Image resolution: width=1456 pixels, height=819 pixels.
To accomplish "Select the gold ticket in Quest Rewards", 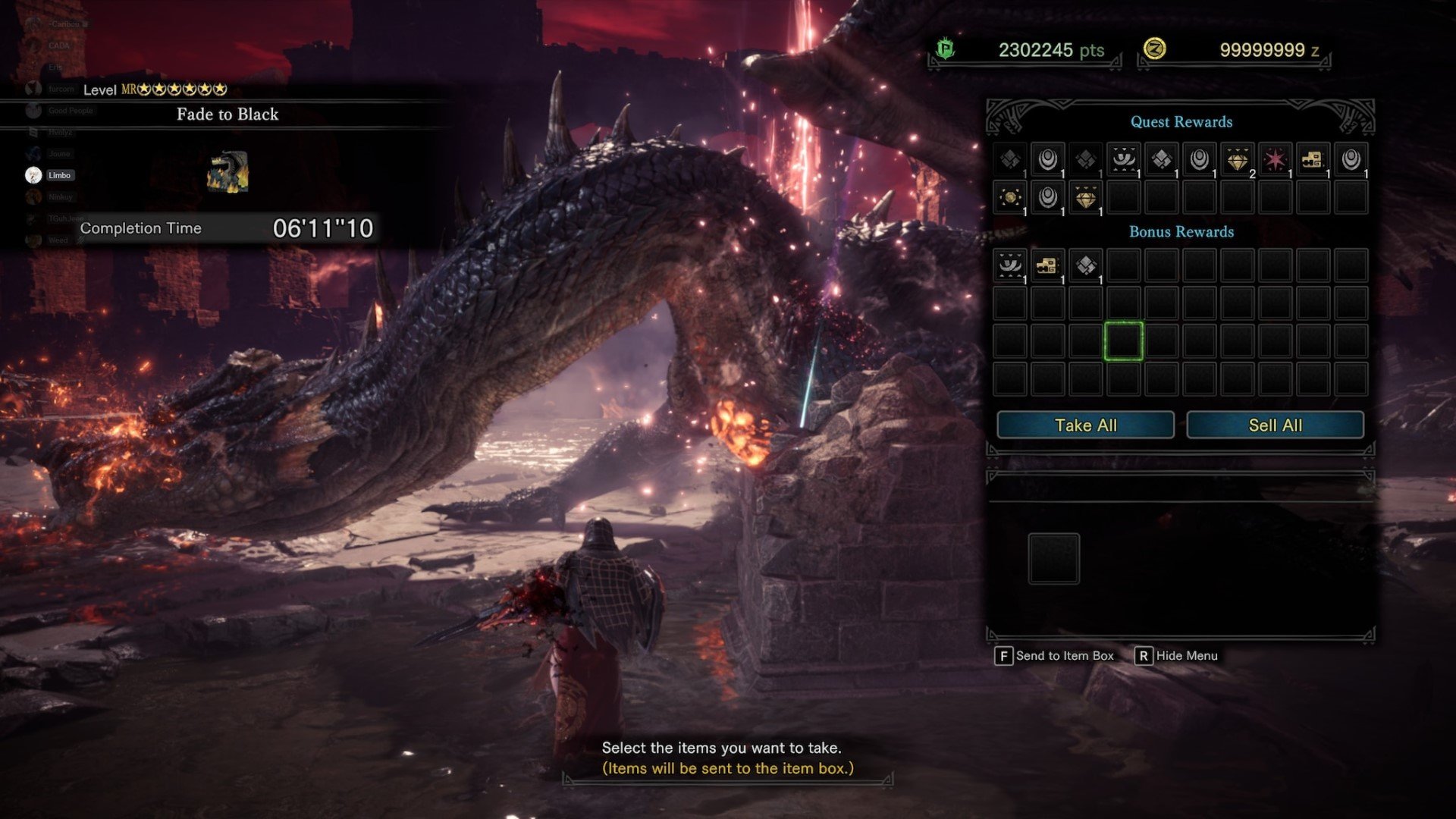I will [1313, 160].
